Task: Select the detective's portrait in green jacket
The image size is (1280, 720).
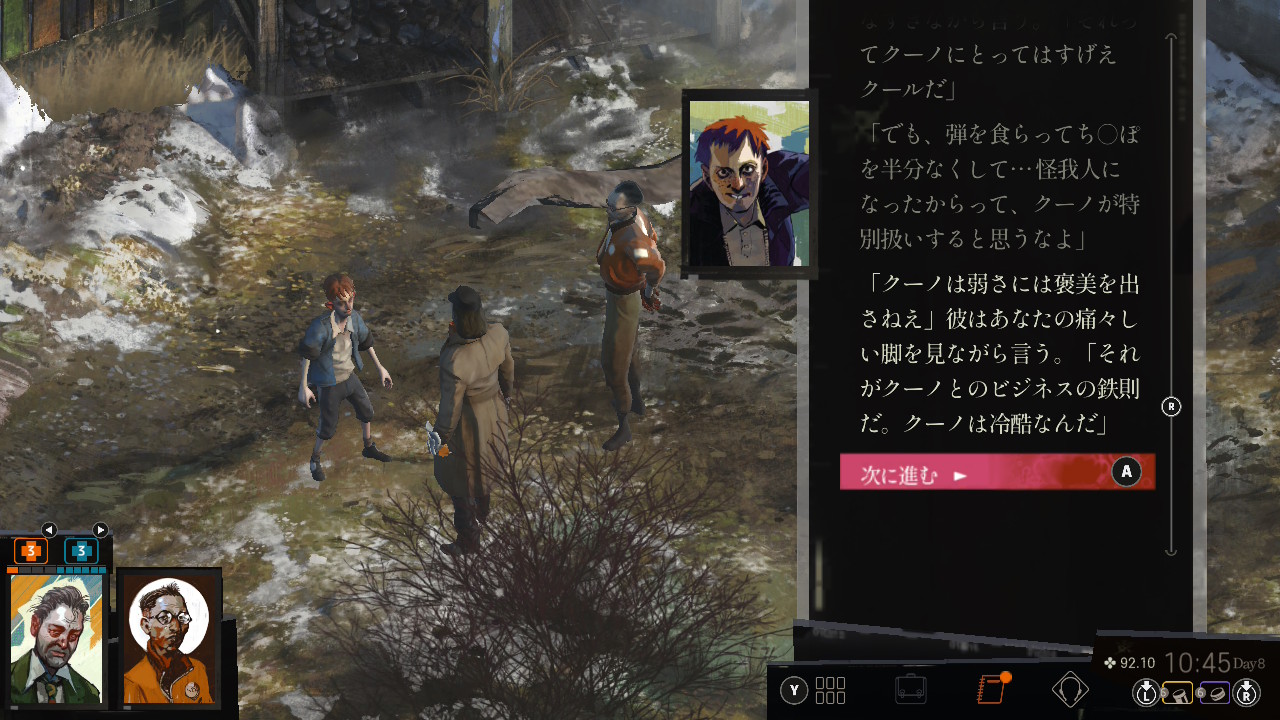Action: point(56,638)
